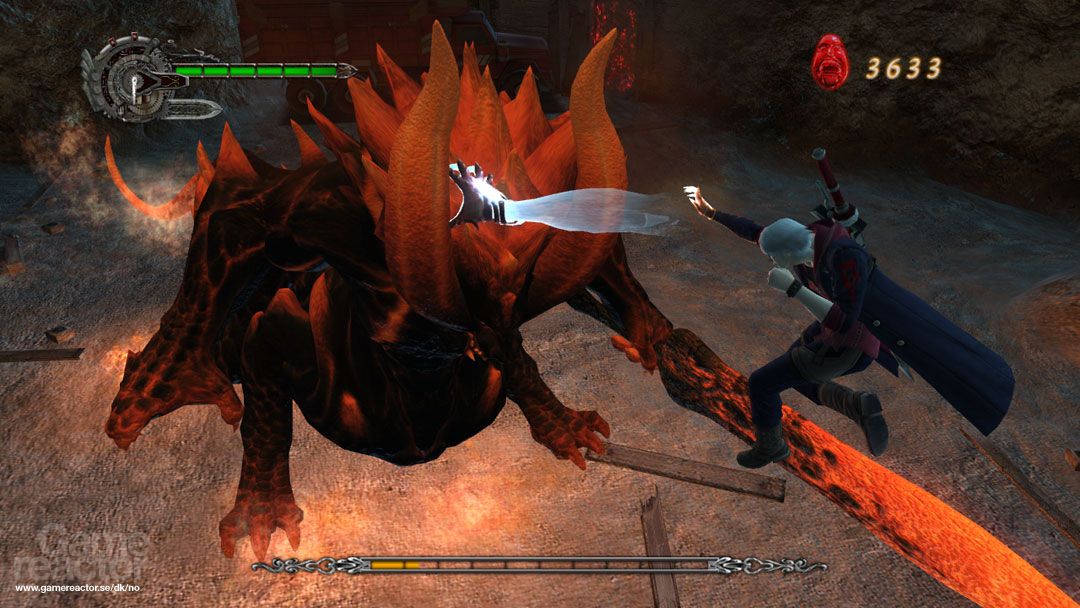This screenshot has width=1080, height=608.
Task: Open the gamereactor website watermark link
Action: click(83, 587)
